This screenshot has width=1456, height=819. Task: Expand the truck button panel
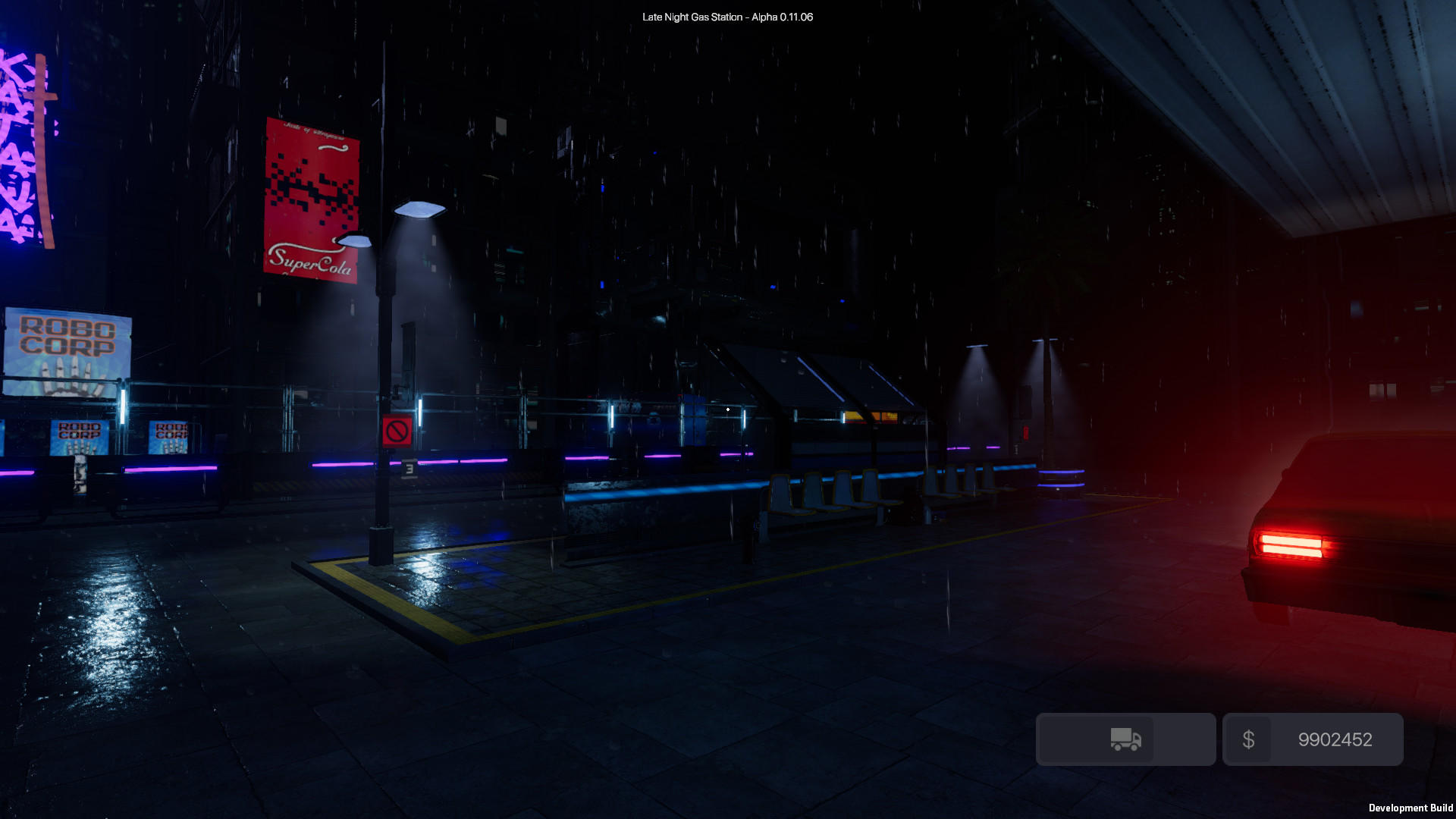tap(1125, 739)
